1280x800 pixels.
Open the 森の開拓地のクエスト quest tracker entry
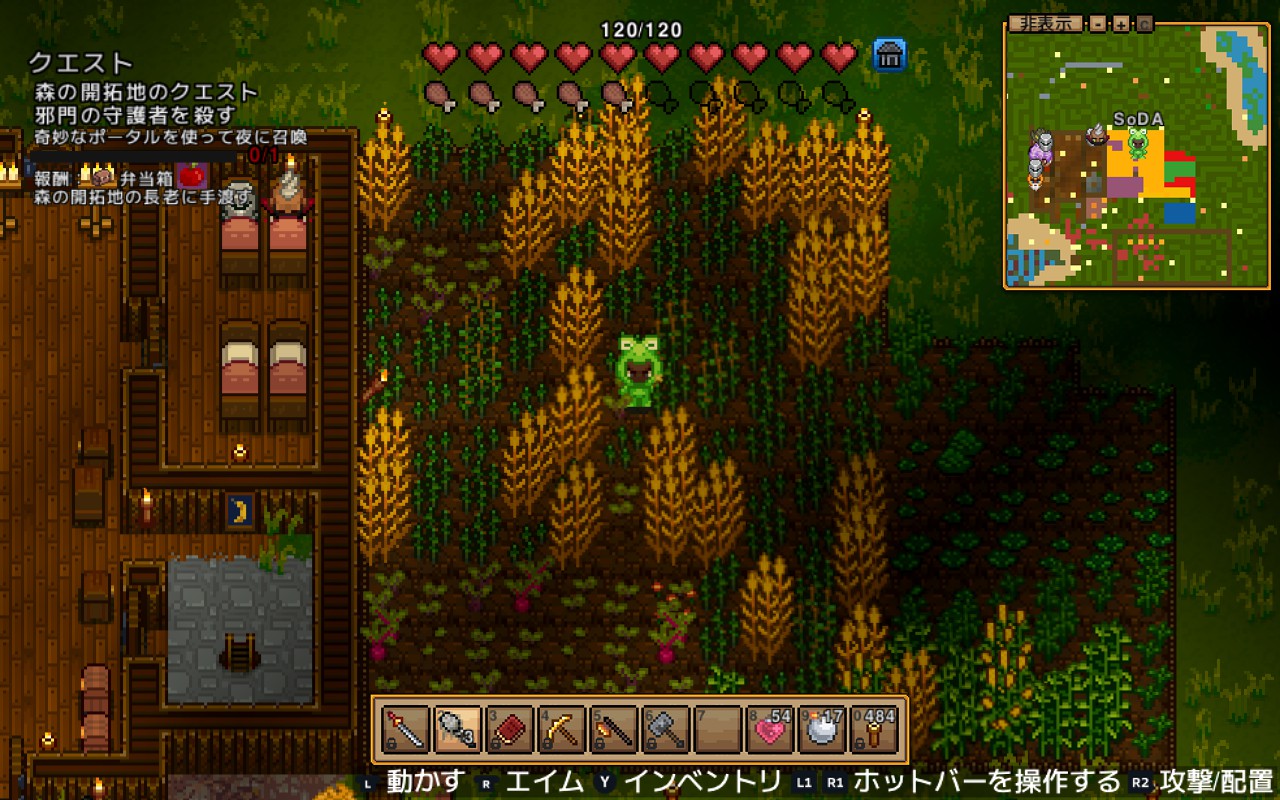(x=146, y=92)
